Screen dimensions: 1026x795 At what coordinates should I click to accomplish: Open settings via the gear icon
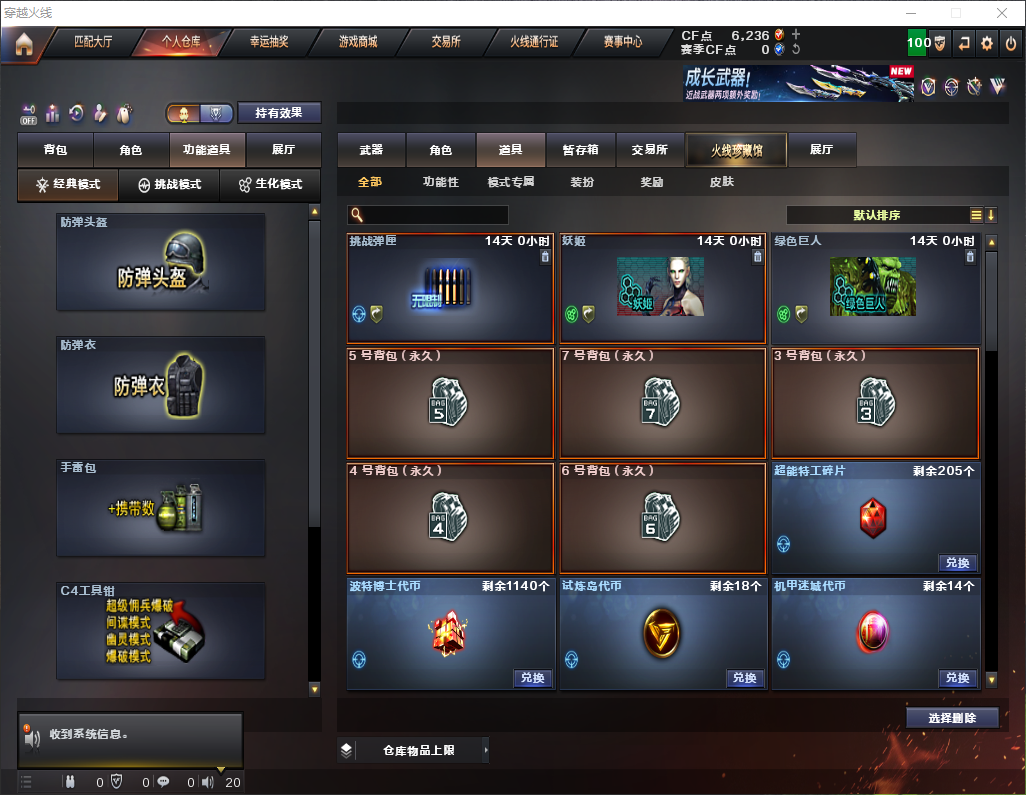coord(987,43)
